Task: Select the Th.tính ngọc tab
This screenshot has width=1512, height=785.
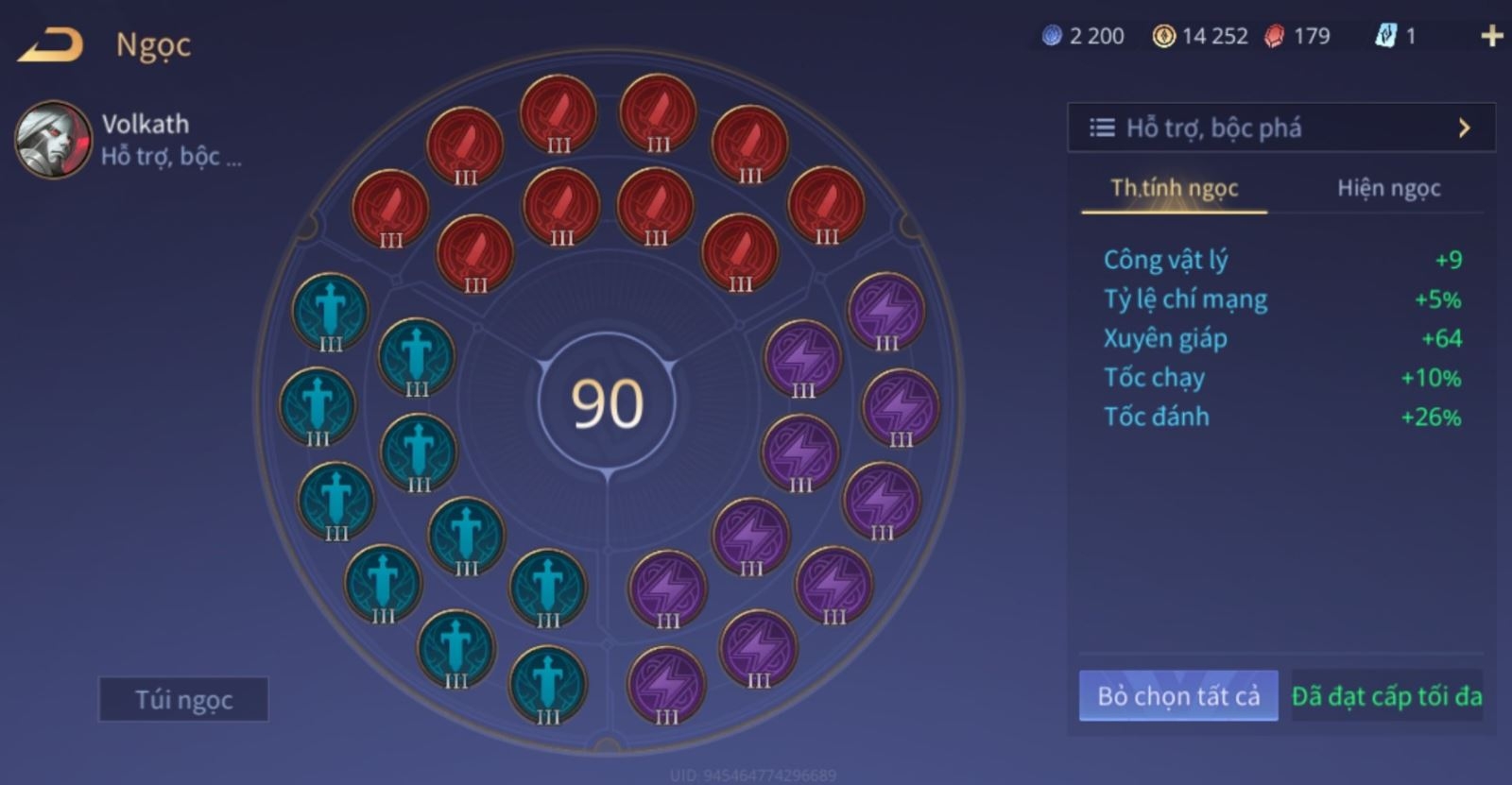Action: tap(1174, 188)
